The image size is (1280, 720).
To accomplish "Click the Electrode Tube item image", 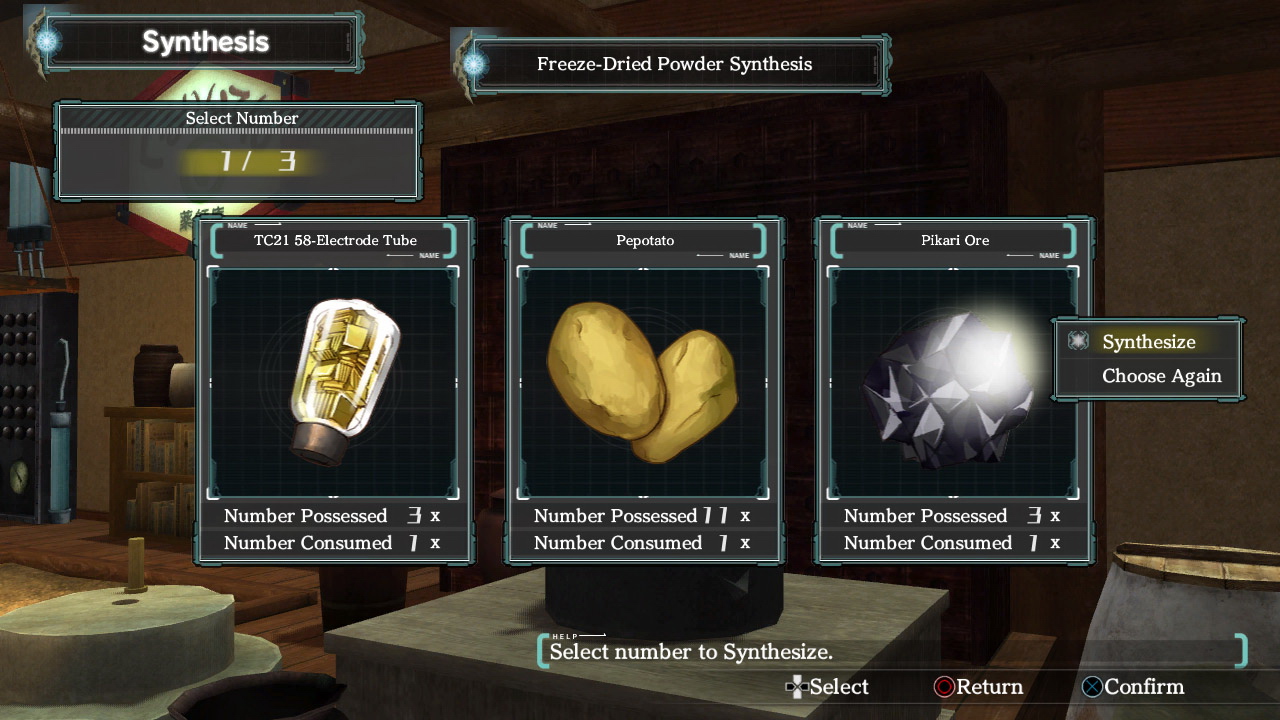I will tap(333, 383).
